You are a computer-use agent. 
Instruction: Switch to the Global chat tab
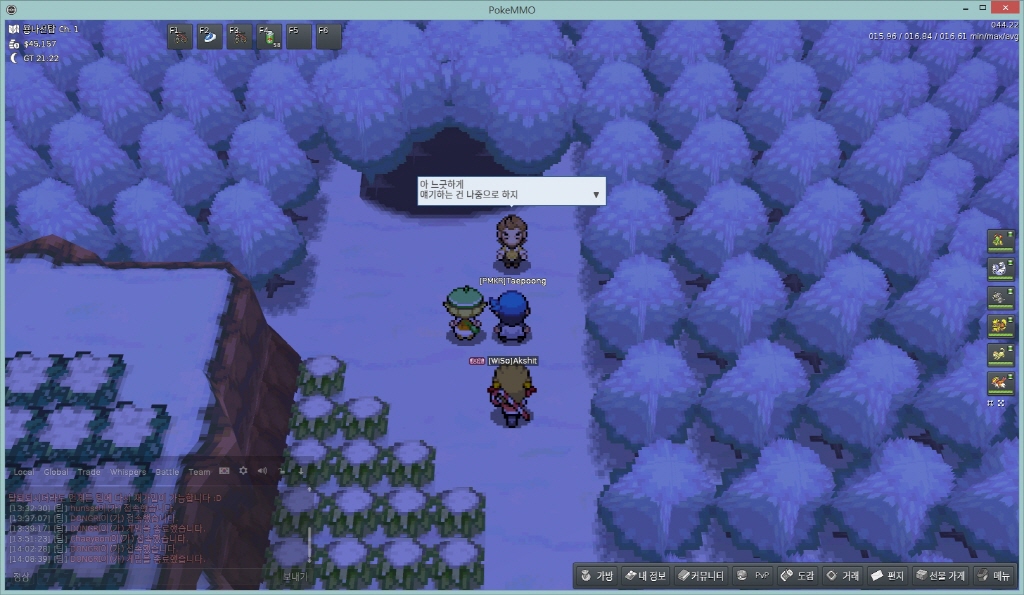[x=56, y=472]
